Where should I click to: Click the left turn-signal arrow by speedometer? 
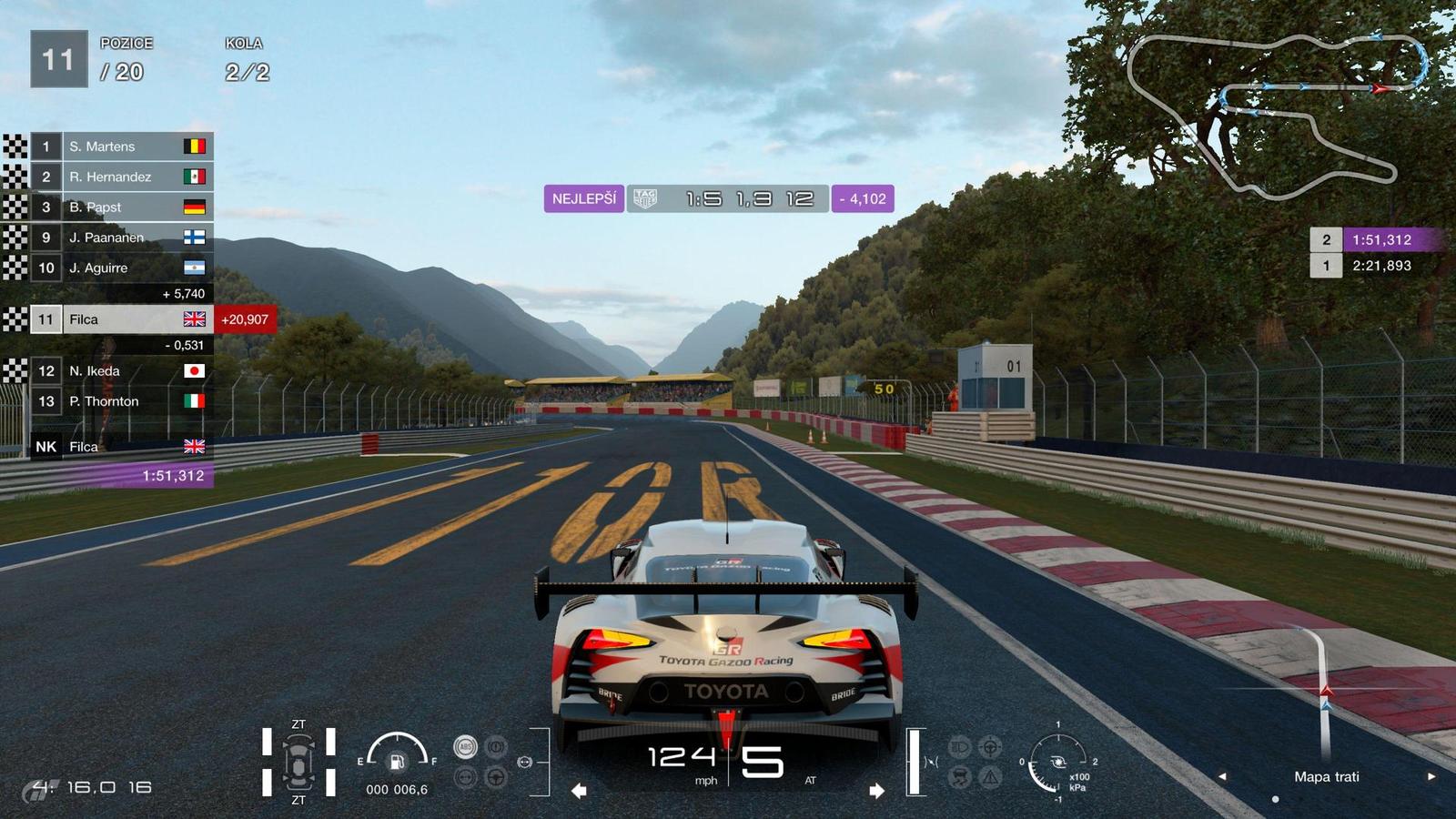click(x=579, y=791)
